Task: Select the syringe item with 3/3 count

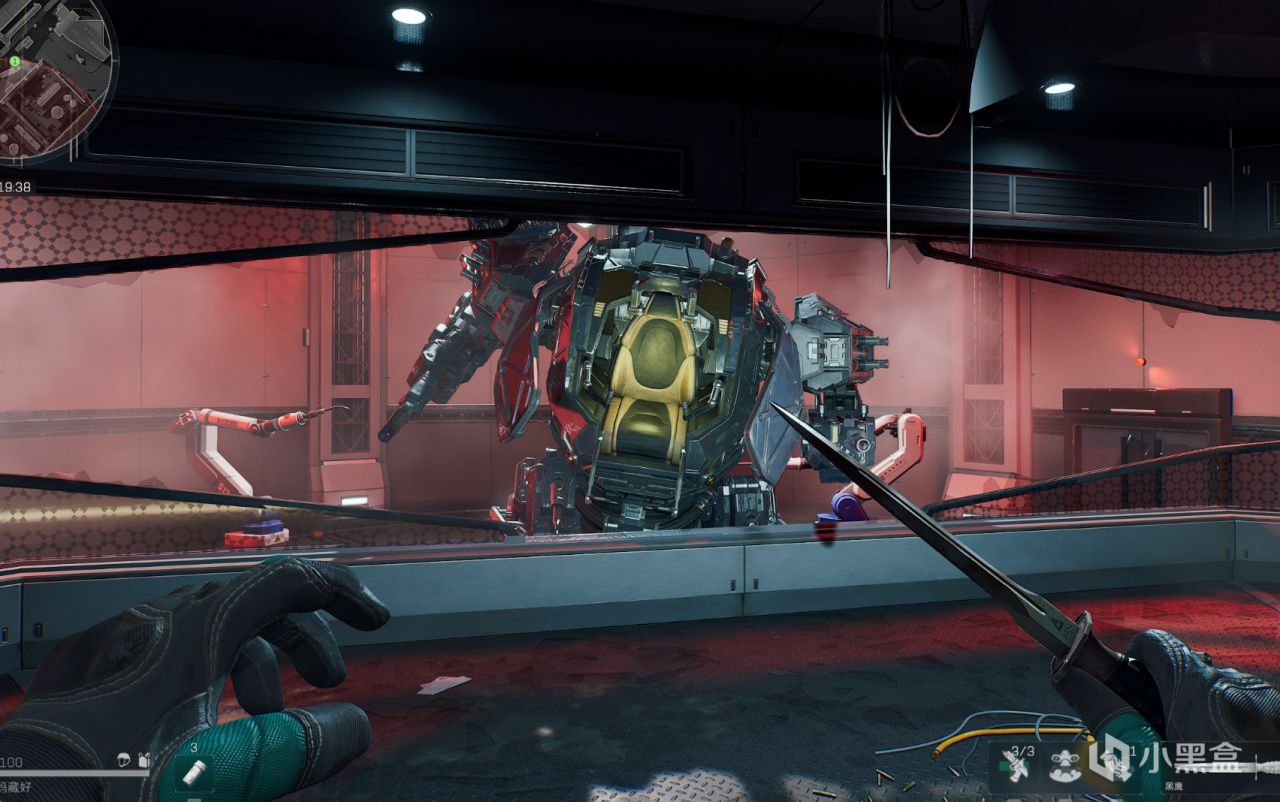Action: [x=1020, y=767]
